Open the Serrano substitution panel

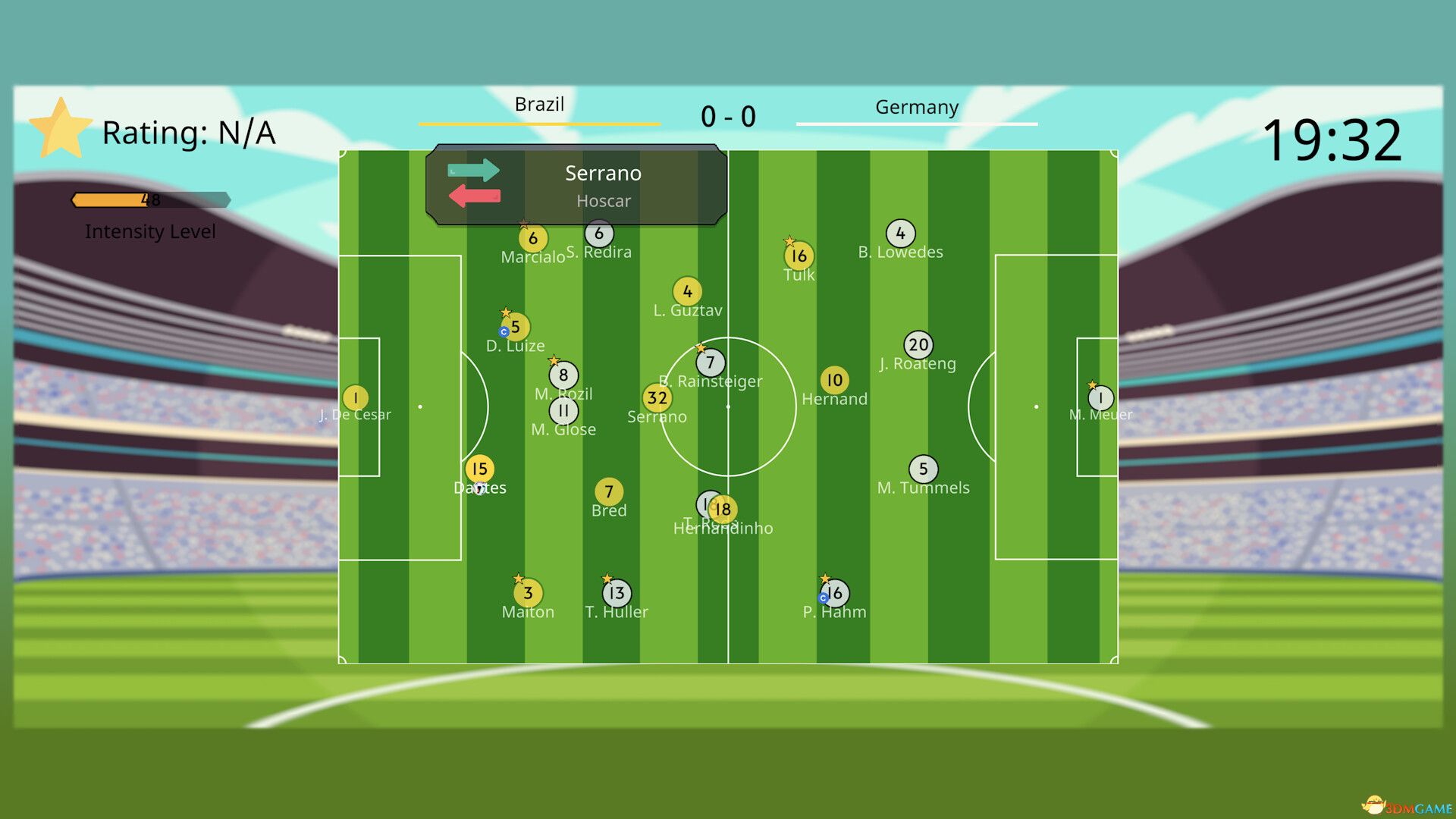pos(603,185)
